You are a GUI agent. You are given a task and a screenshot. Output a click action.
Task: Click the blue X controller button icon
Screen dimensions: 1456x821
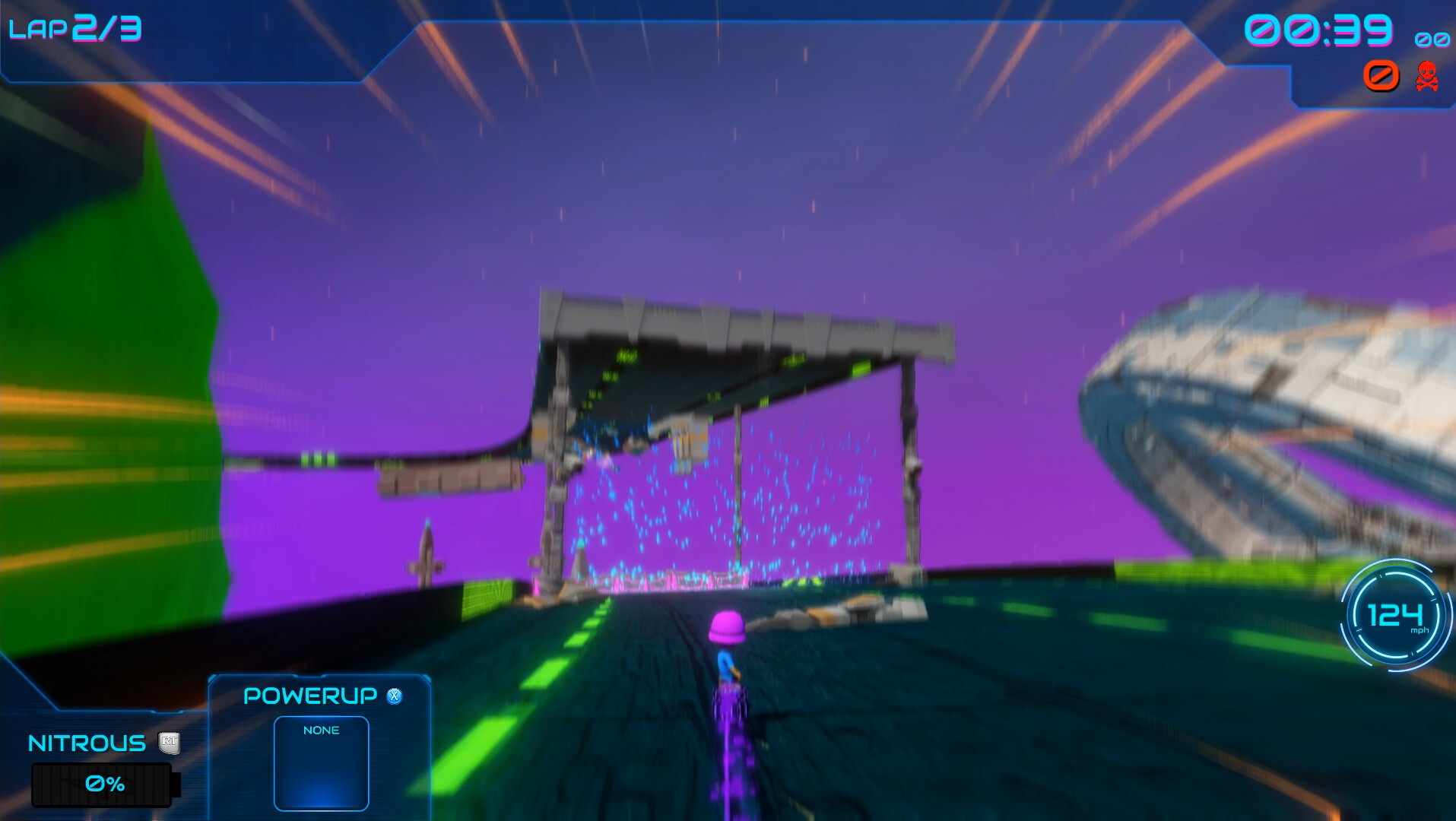pos(395,696)
